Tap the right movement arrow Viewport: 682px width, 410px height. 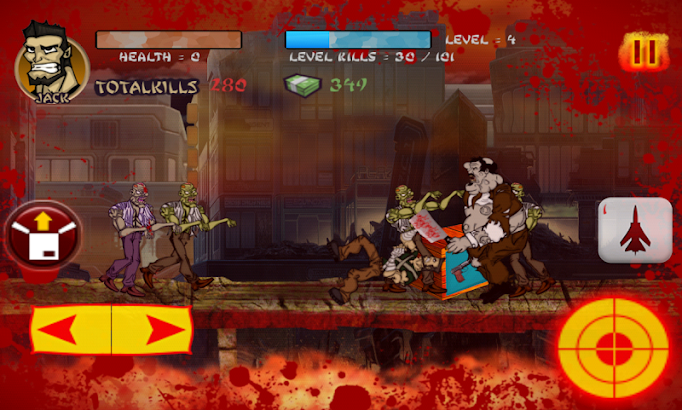coord(151,330)
